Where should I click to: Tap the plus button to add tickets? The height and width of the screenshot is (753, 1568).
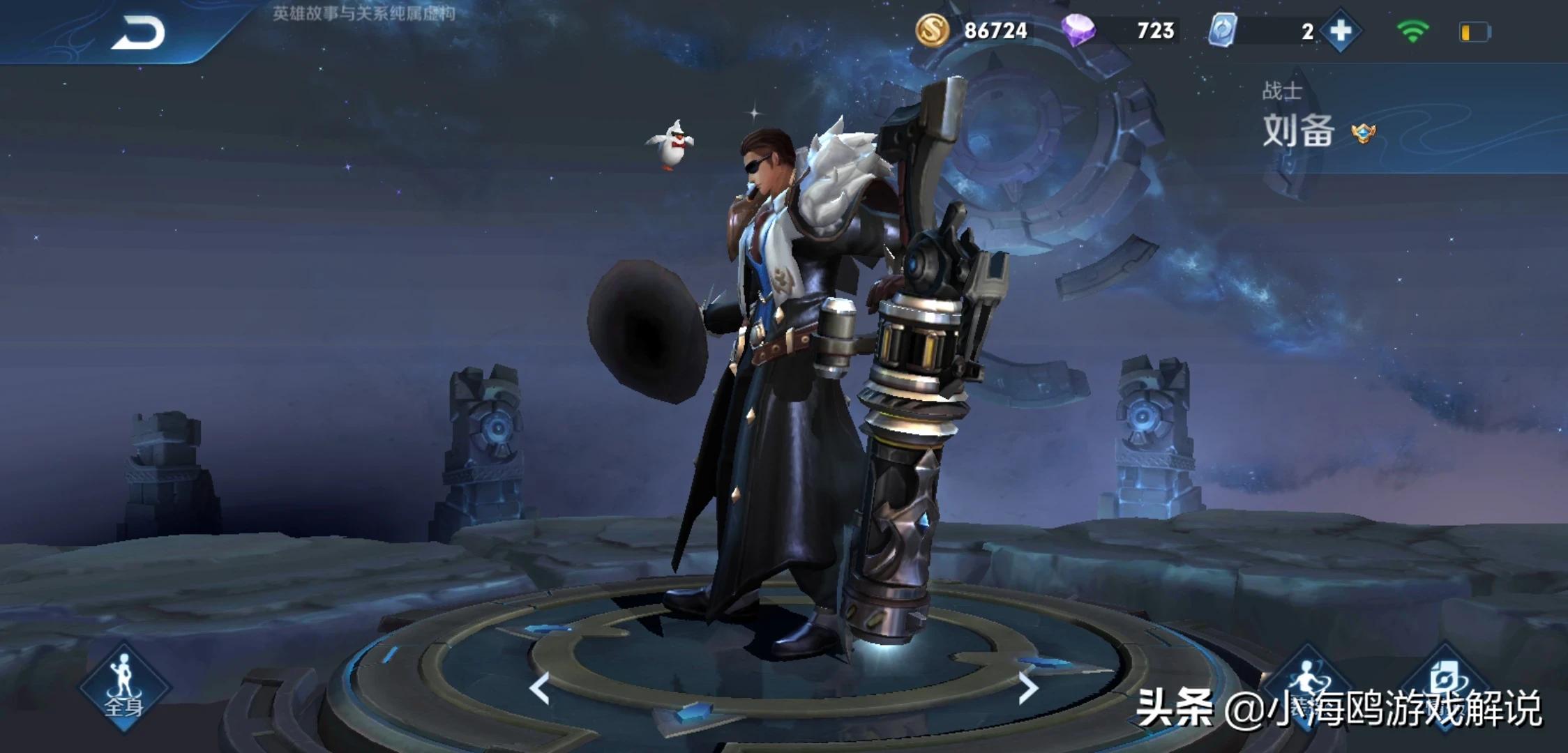click(1340, 31)
